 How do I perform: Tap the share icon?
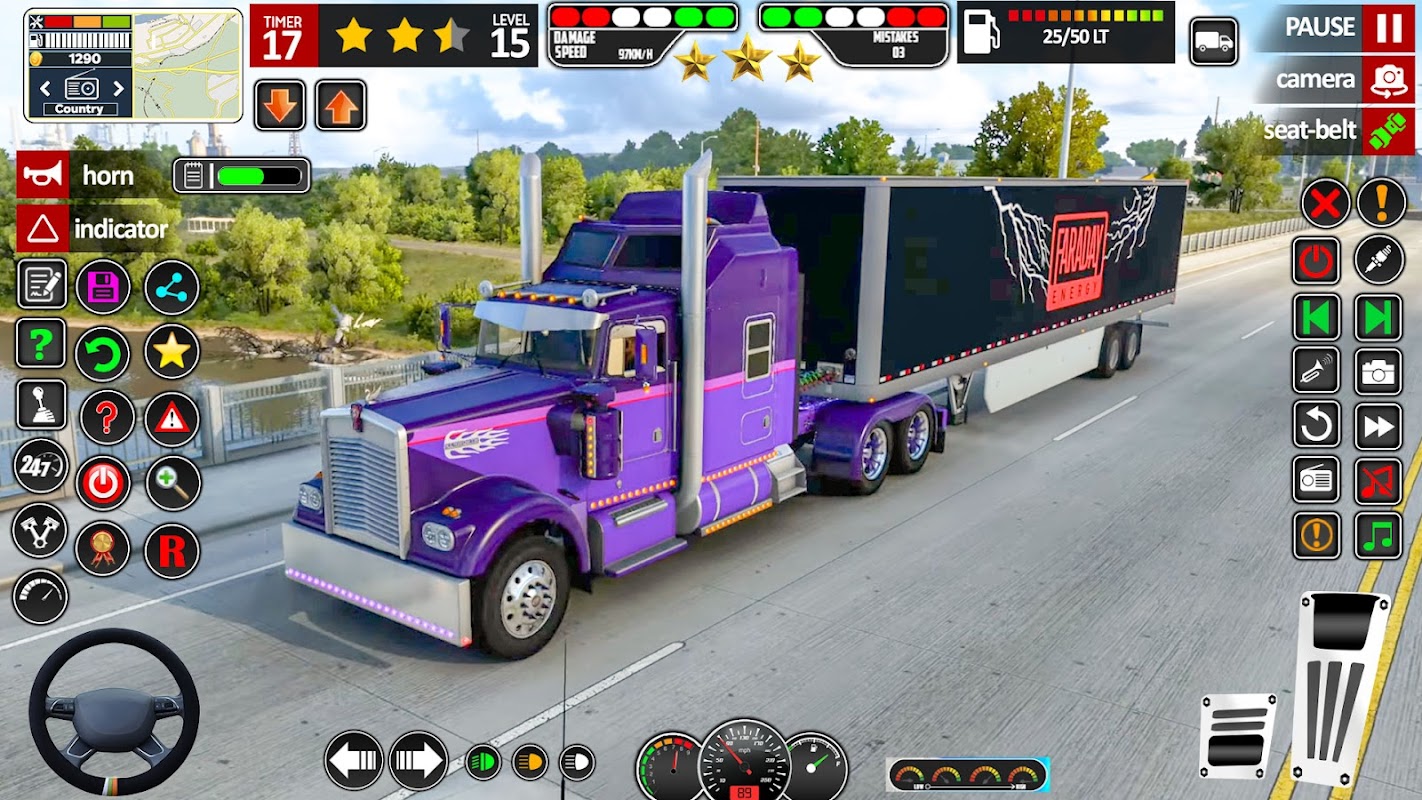point(172,288)
